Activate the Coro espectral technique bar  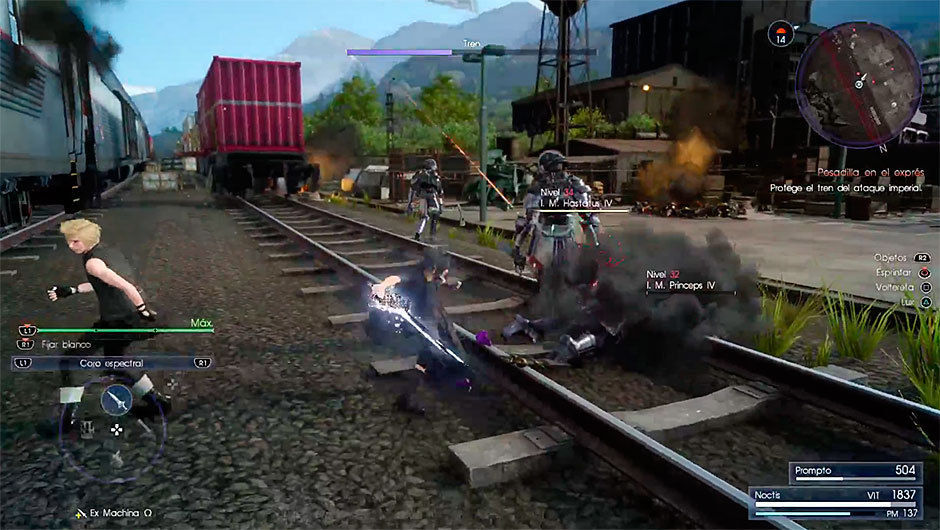click(111, 363)
